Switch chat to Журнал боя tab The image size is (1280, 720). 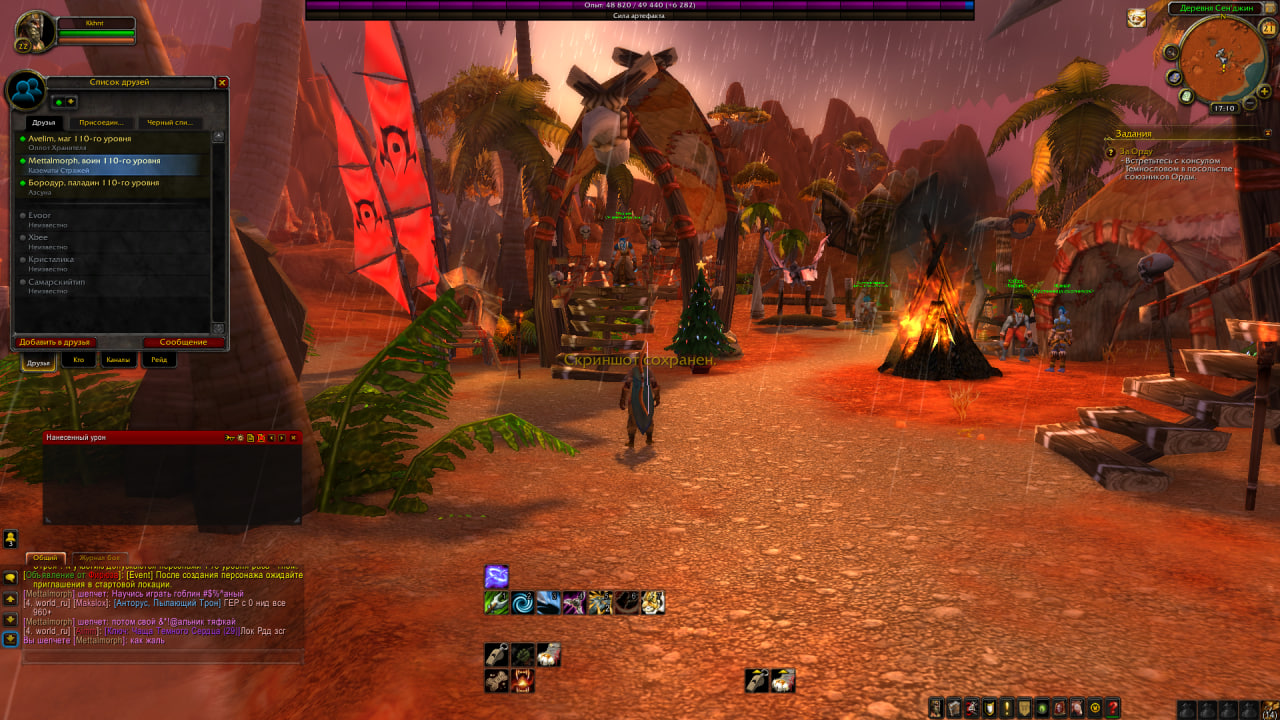coord(99,558)
